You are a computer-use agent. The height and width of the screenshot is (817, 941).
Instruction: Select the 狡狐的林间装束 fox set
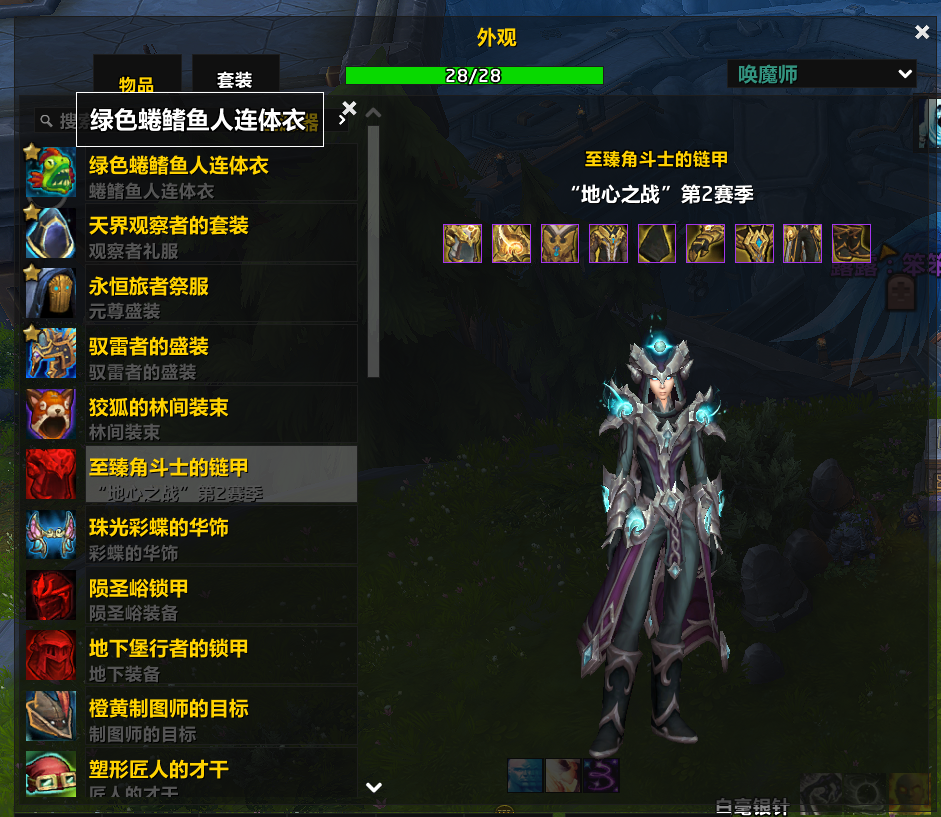pyautogui.click(x=190, y=417)
